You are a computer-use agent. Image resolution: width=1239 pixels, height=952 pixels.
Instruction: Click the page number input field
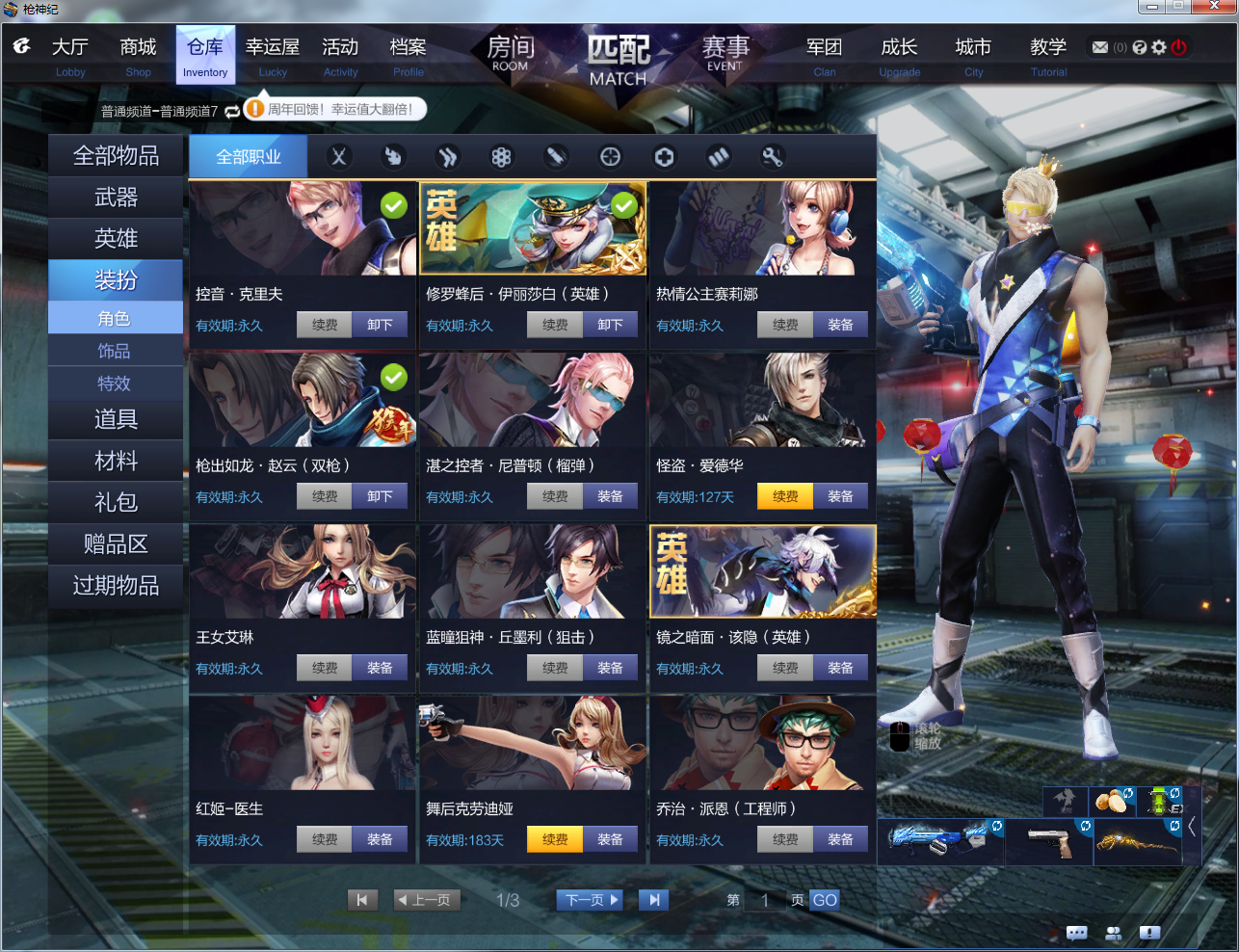tap(765, 900)
